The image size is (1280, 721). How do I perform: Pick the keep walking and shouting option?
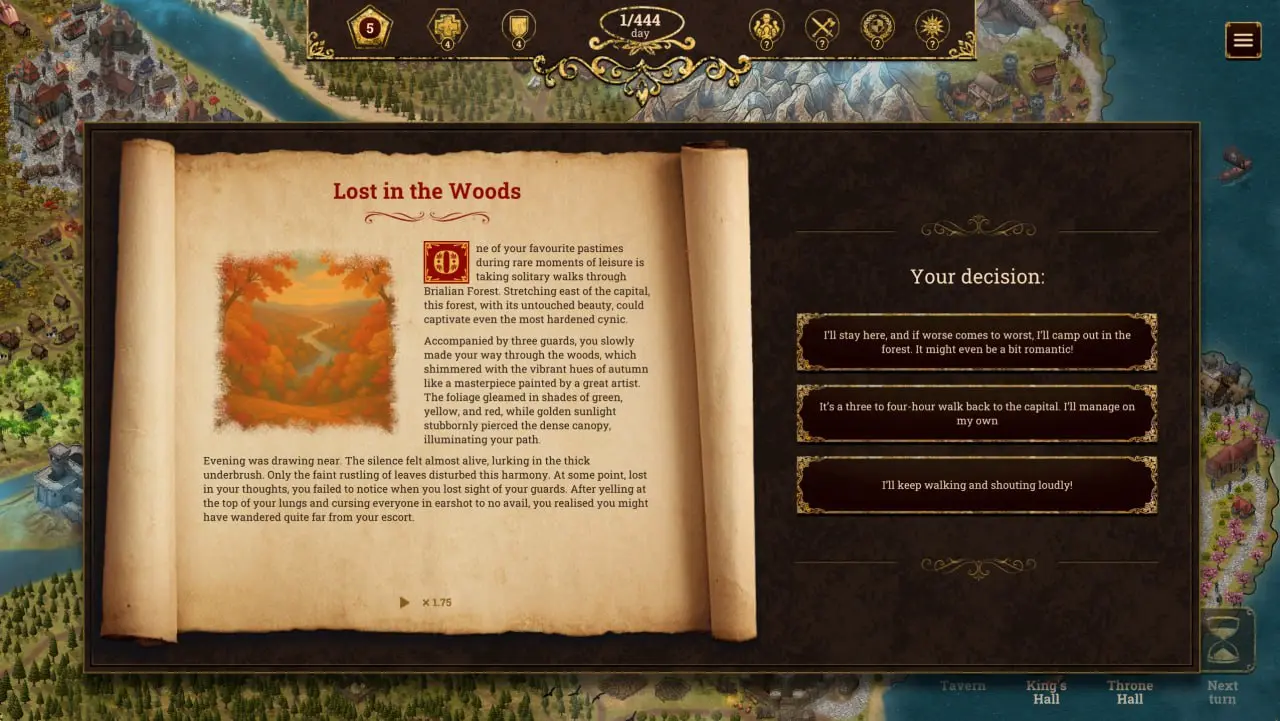tap(976, 485)
